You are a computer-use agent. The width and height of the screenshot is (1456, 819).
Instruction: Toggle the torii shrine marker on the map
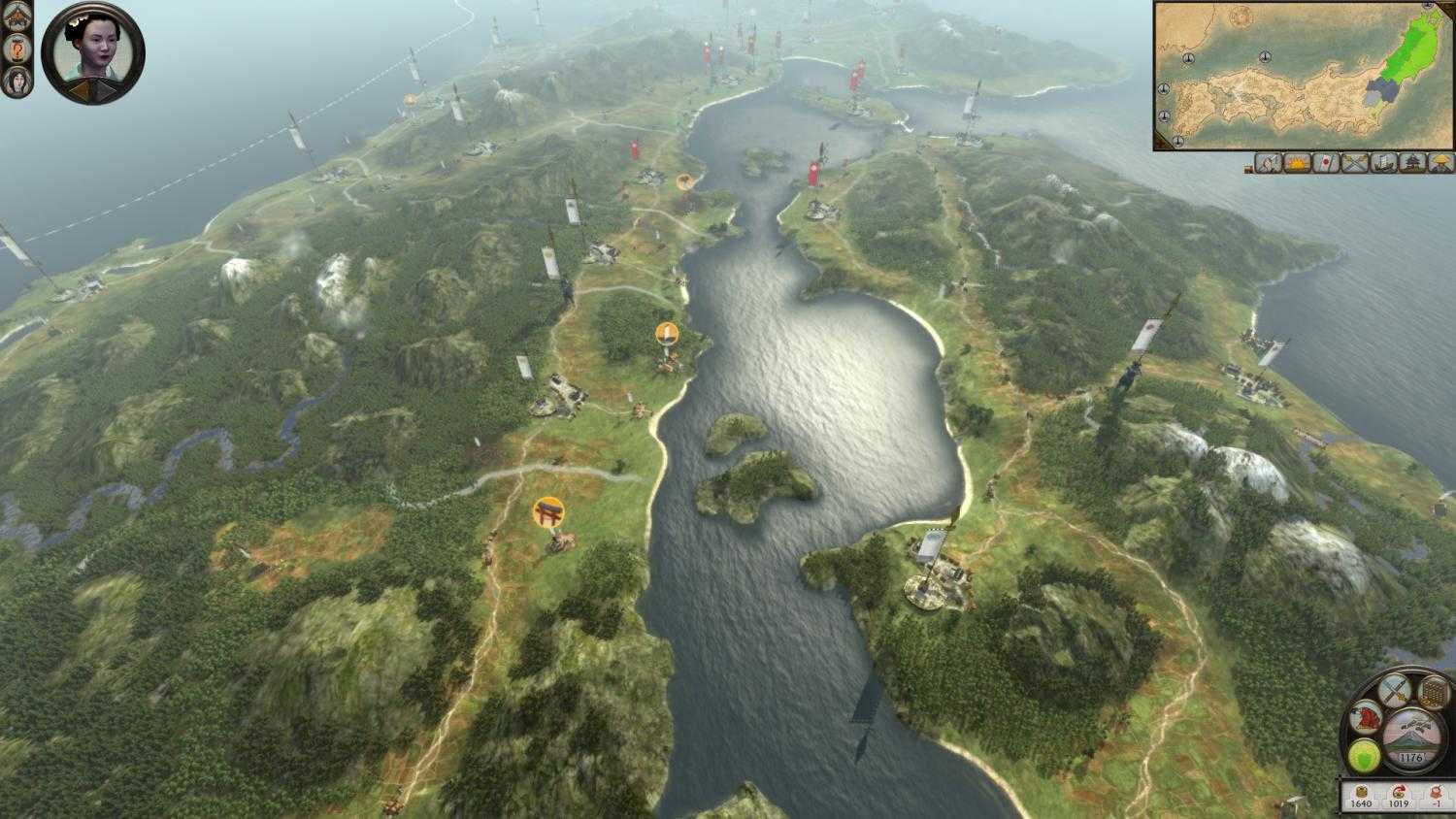[x=549, y=511]
